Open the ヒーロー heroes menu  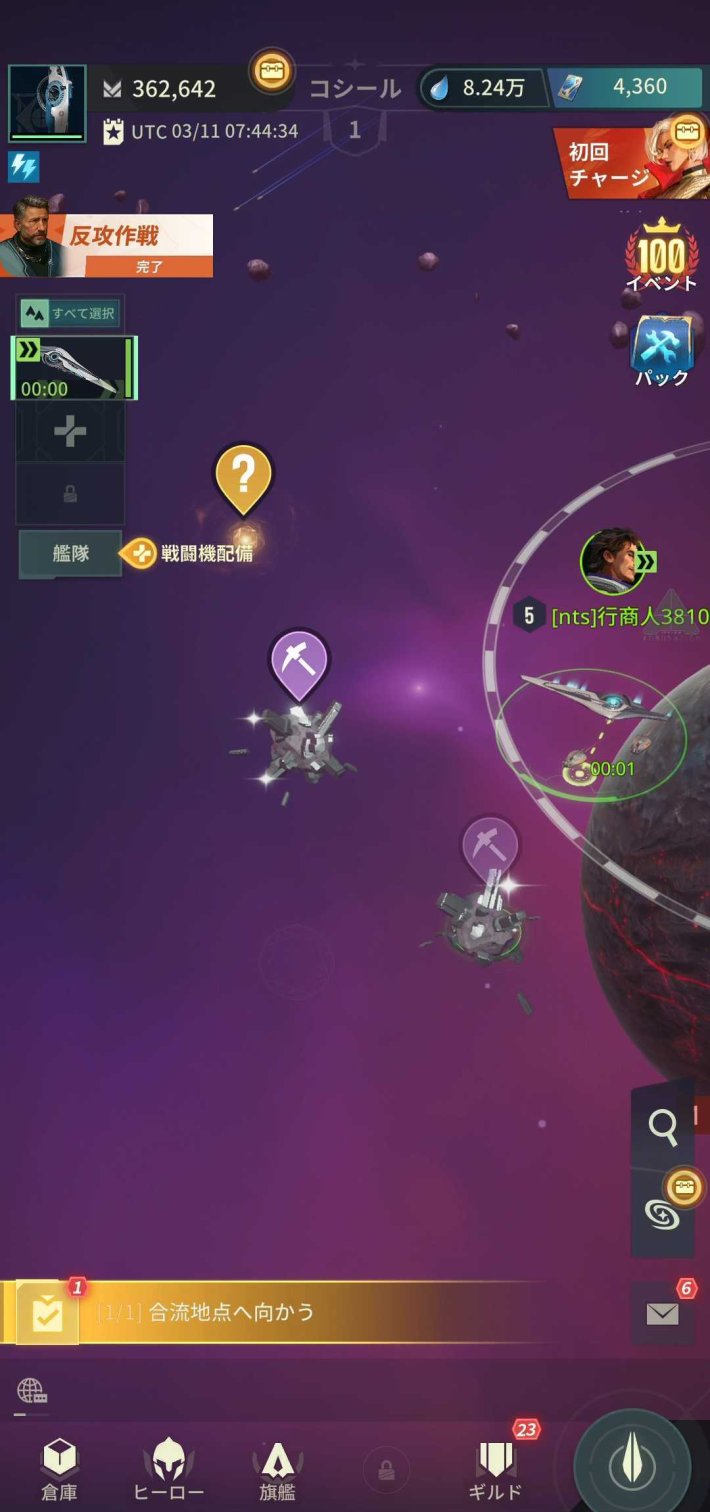click(x=168, y=1470)
